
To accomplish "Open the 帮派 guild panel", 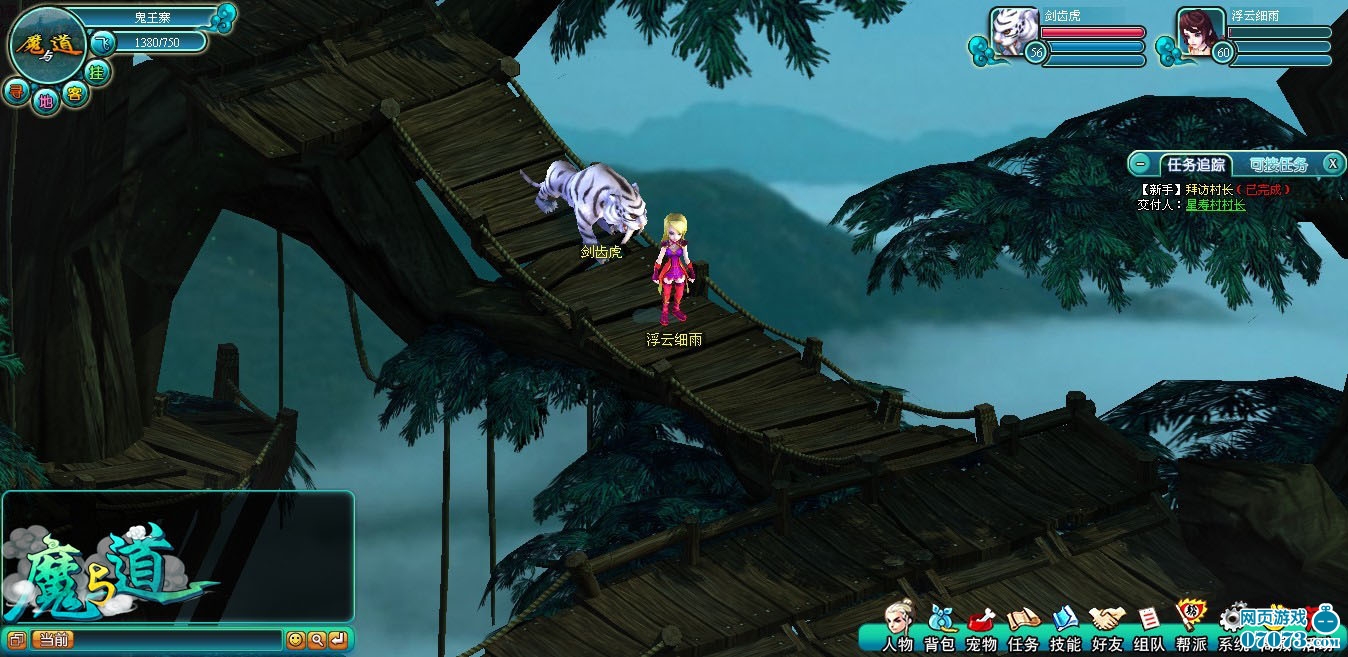I will coord(1191,627).
